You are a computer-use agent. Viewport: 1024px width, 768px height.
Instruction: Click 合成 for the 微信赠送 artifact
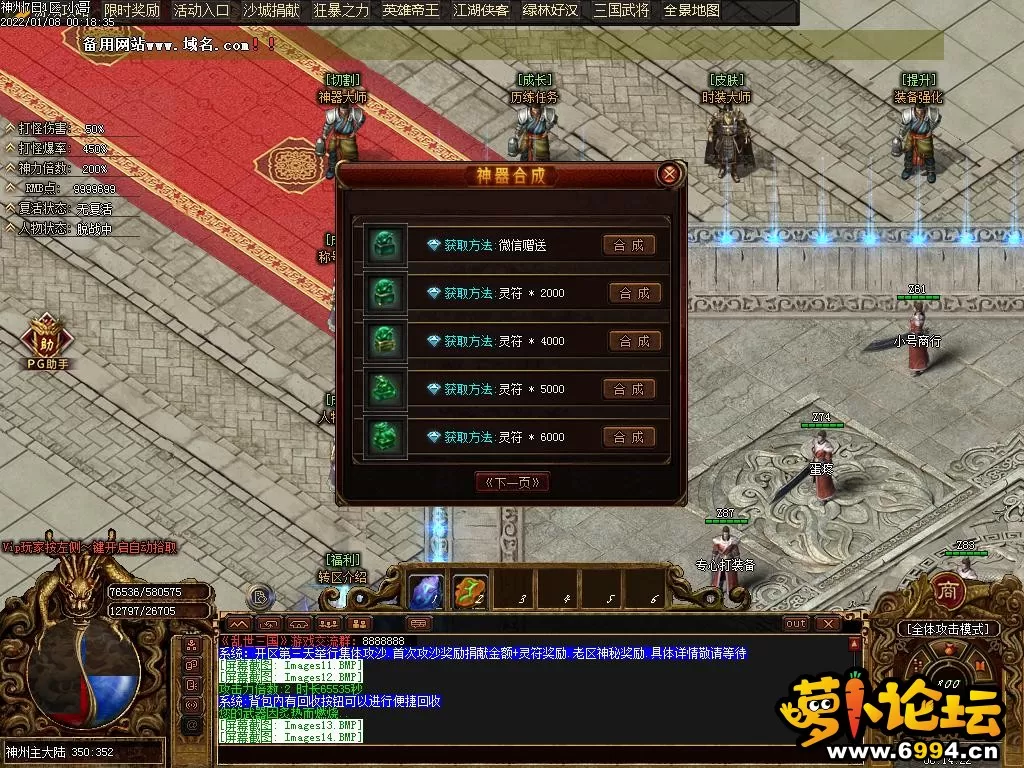[x=629, y=245]
